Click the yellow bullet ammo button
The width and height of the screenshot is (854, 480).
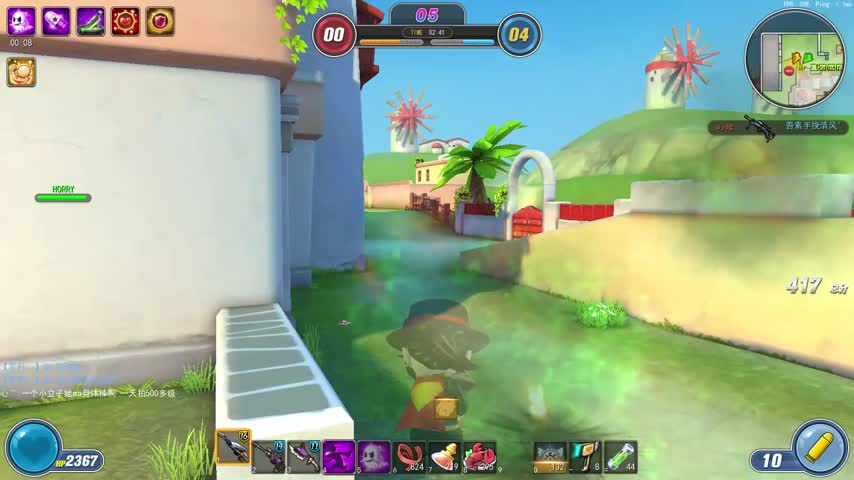[x=820, y=448]
